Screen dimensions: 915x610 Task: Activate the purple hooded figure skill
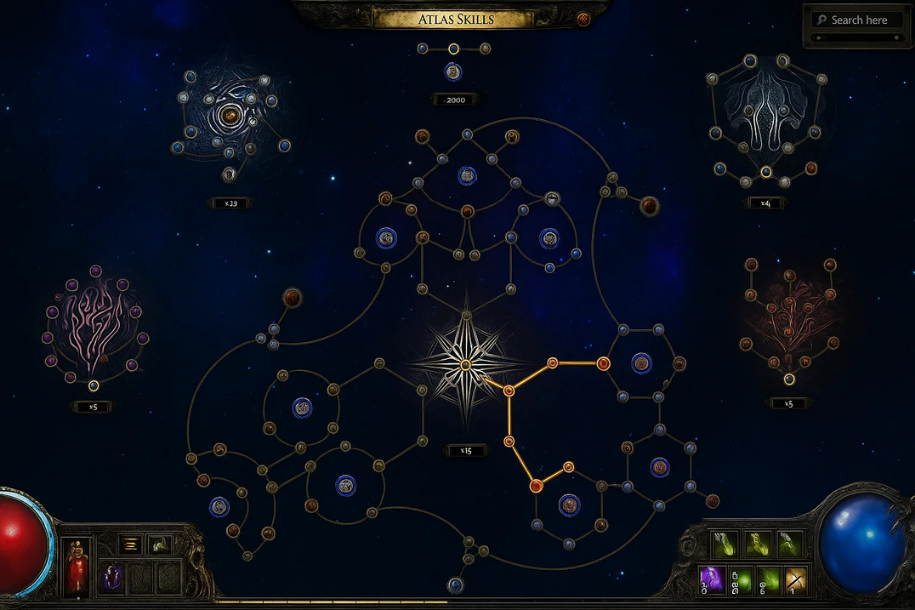(711, 578)
